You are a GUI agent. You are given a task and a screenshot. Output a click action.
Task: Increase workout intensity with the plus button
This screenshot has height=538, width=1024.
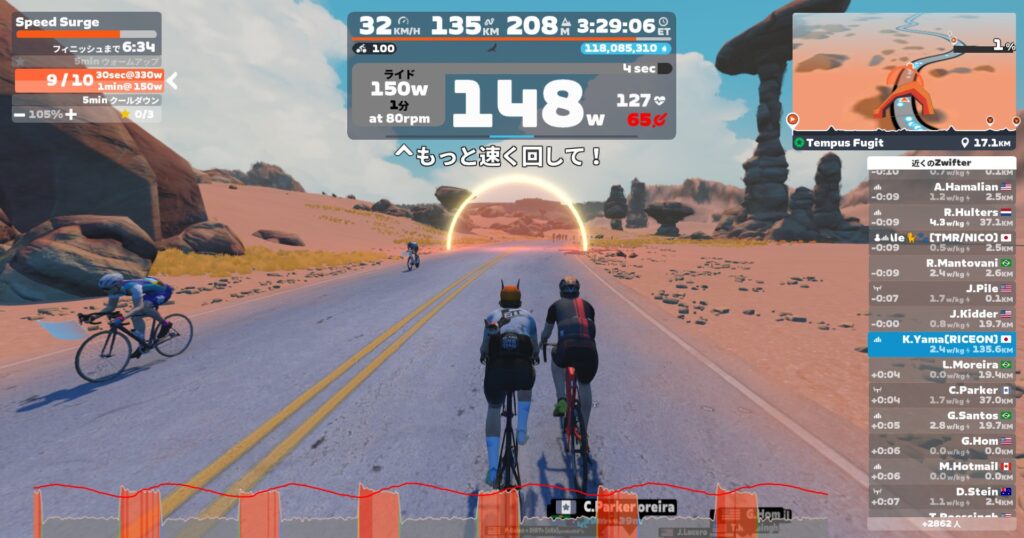pos(71,114)
